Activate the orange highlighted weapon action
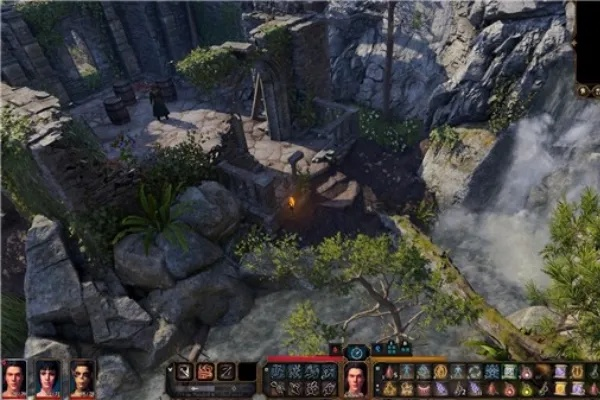The width and height of the screenshot is (600, 400). pos(205,371)
